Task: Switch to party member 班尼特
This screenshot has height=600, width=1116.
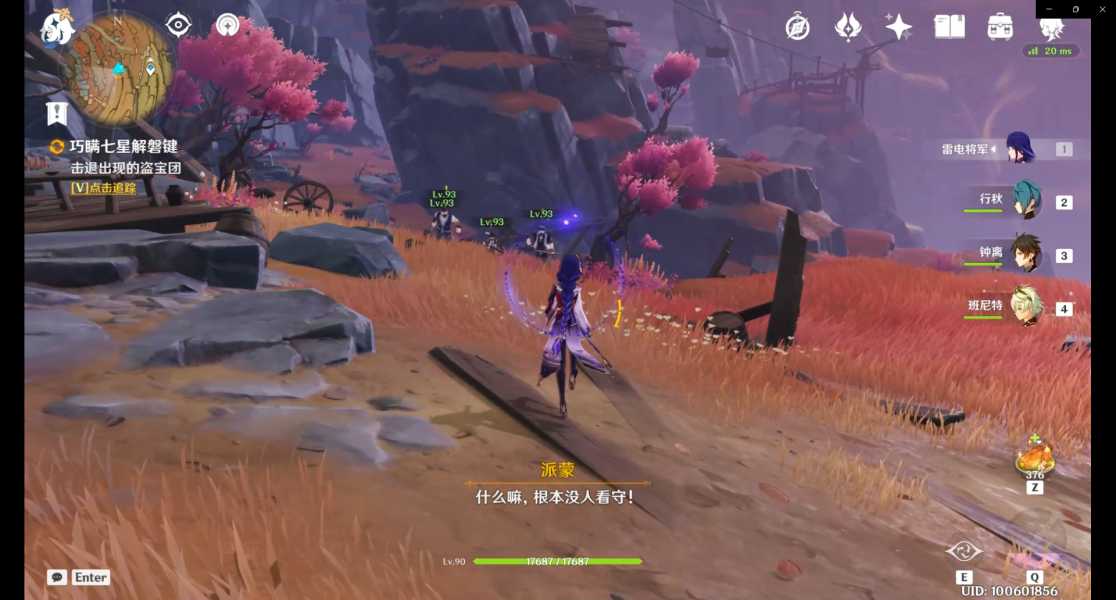Action: coord(1025,308)
